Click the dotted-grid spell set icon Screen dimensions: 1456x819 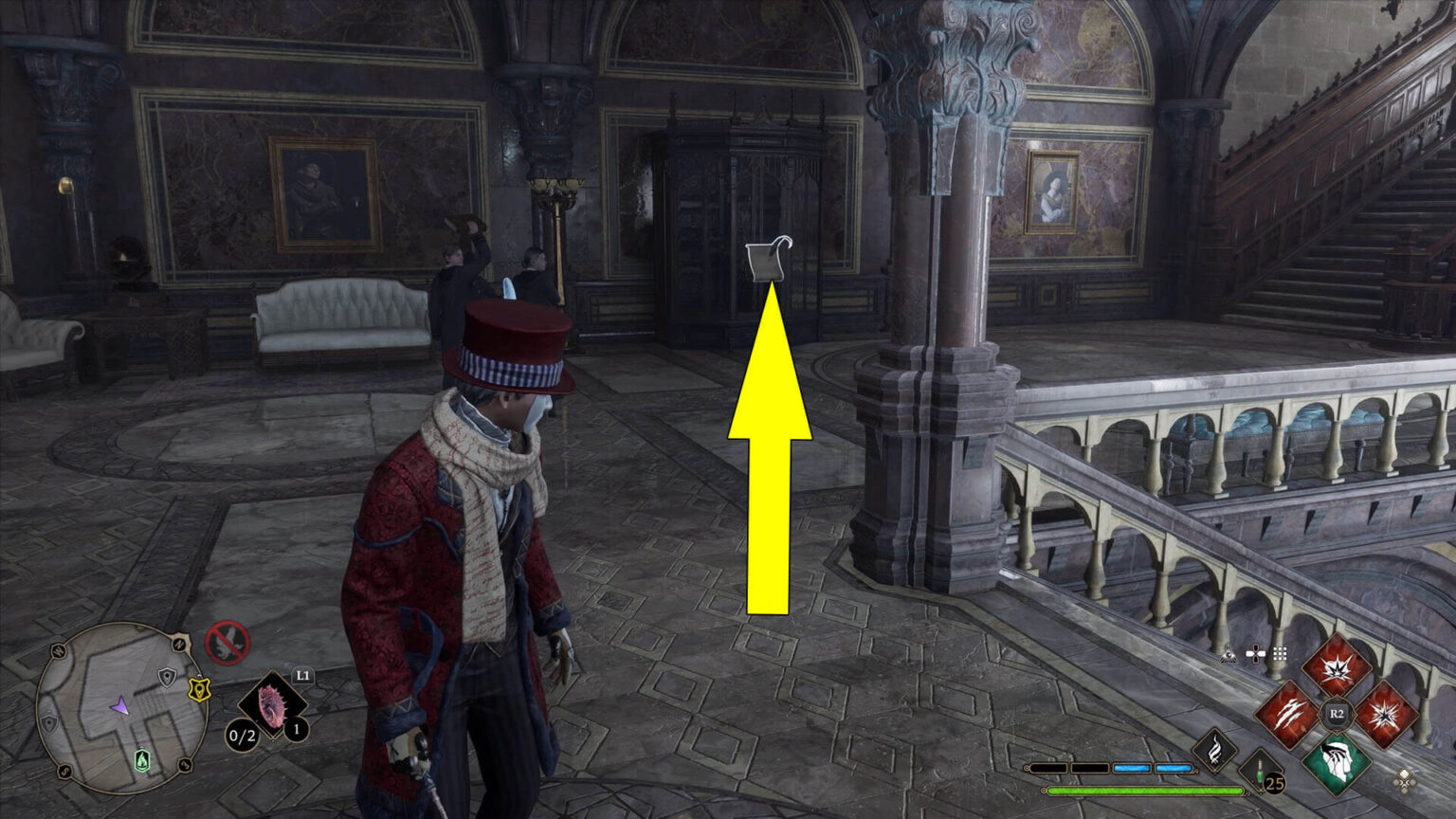click(x=1282, y=653)
